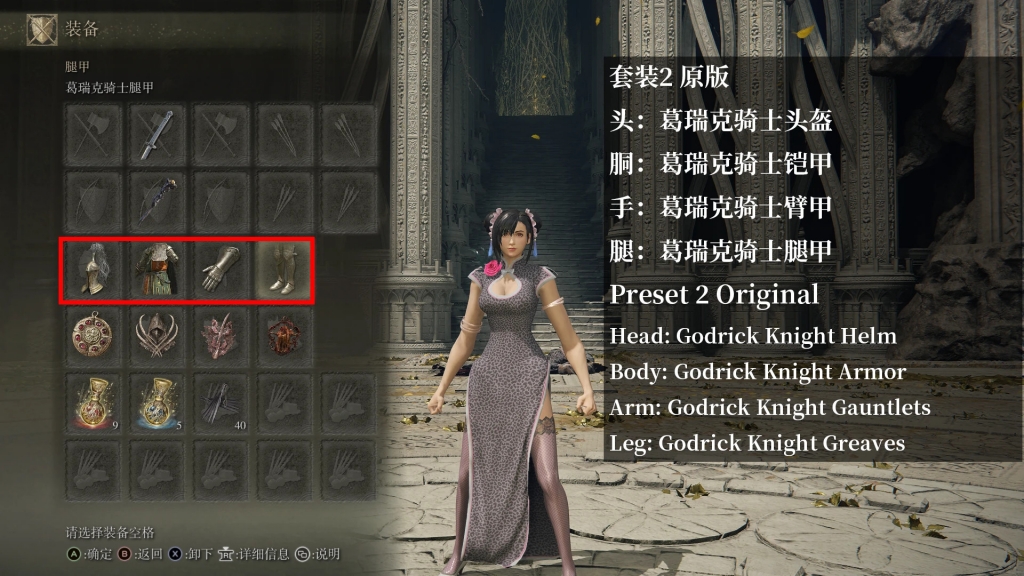Choose the dark curved staff weapon slot
This screenshot has height=576, width=1024.
(157, 198)
